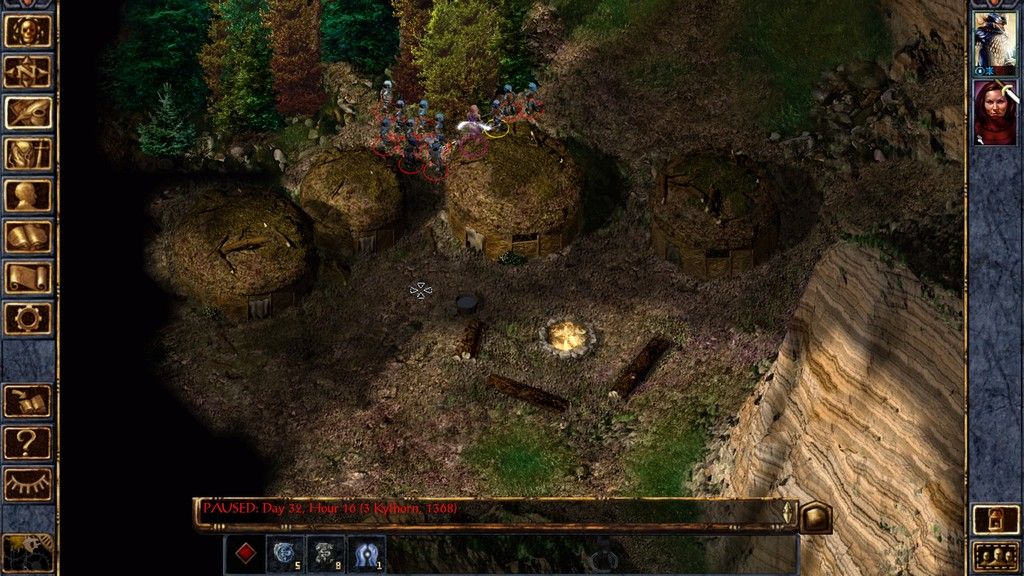
Task: Open the priest scroll screen
Action: 28,277
